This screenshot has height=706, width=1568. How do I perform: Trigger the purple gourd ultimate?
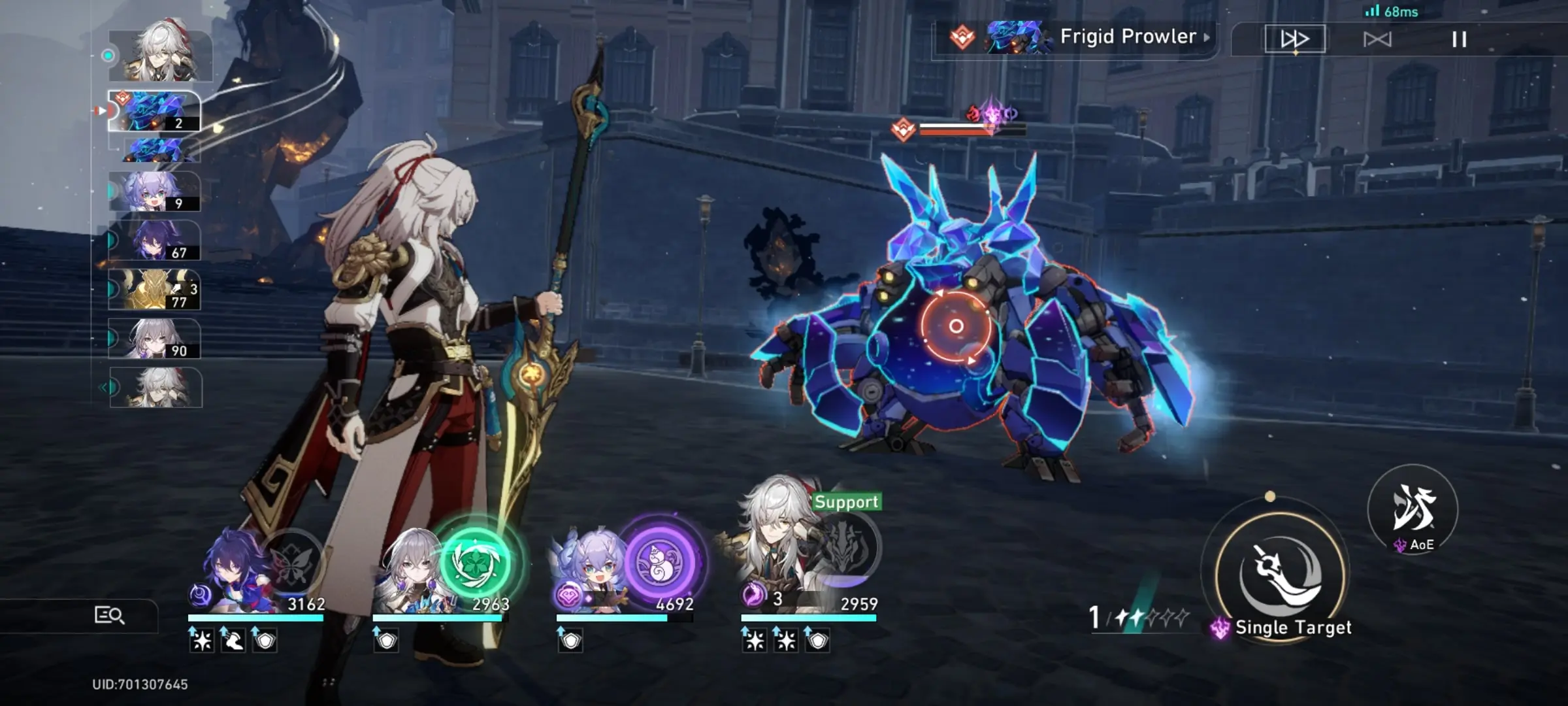[x=660, y=562]
